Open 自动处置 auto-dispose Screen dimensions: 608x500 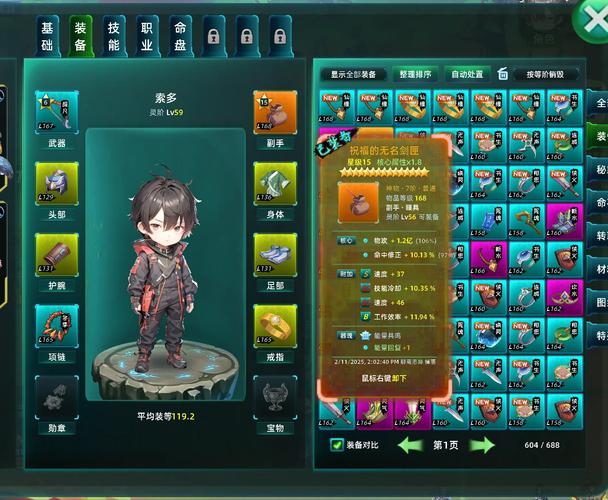tap(467, 74)
